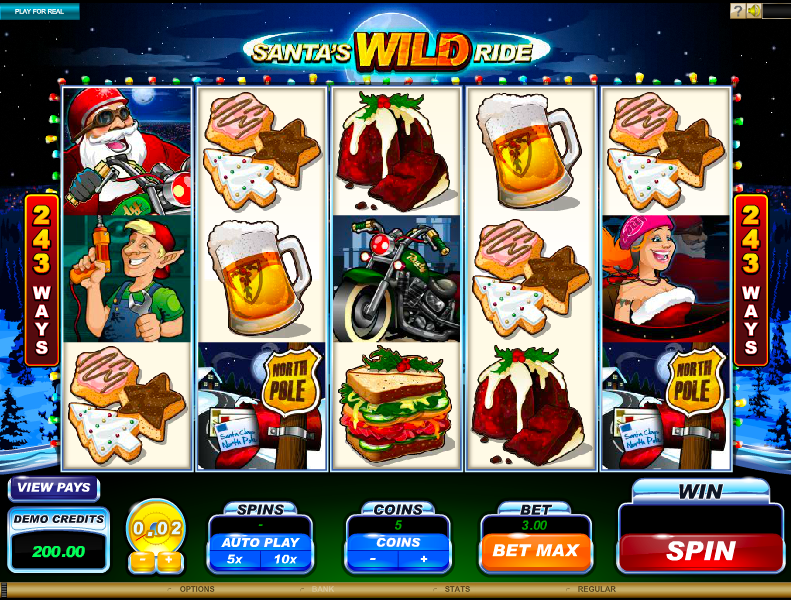Spin the reels with the red SPIN button
Screen dimensions: 791x600
coord(700,550)
